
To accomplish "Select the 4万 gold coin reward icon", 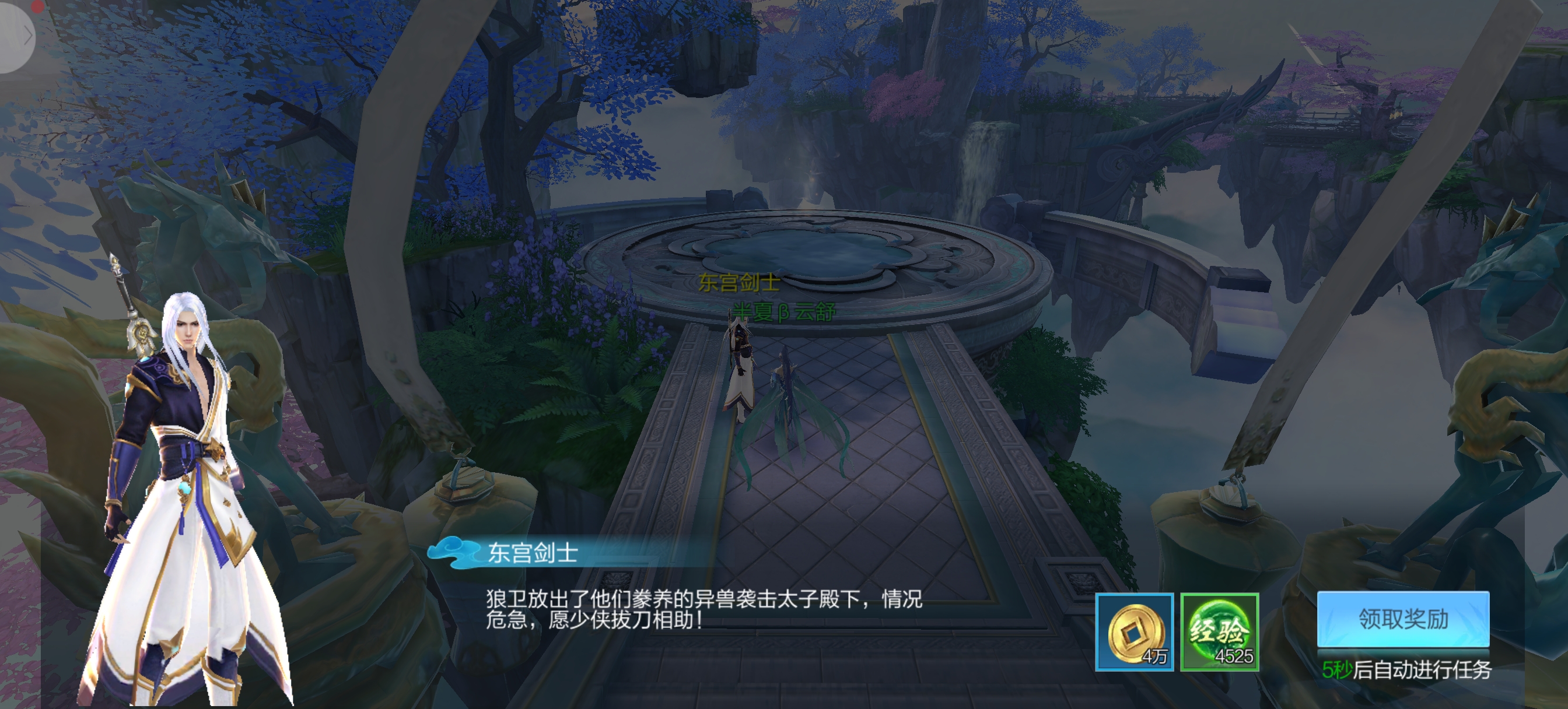I will pyautogui.click(x=1134, y=631).
